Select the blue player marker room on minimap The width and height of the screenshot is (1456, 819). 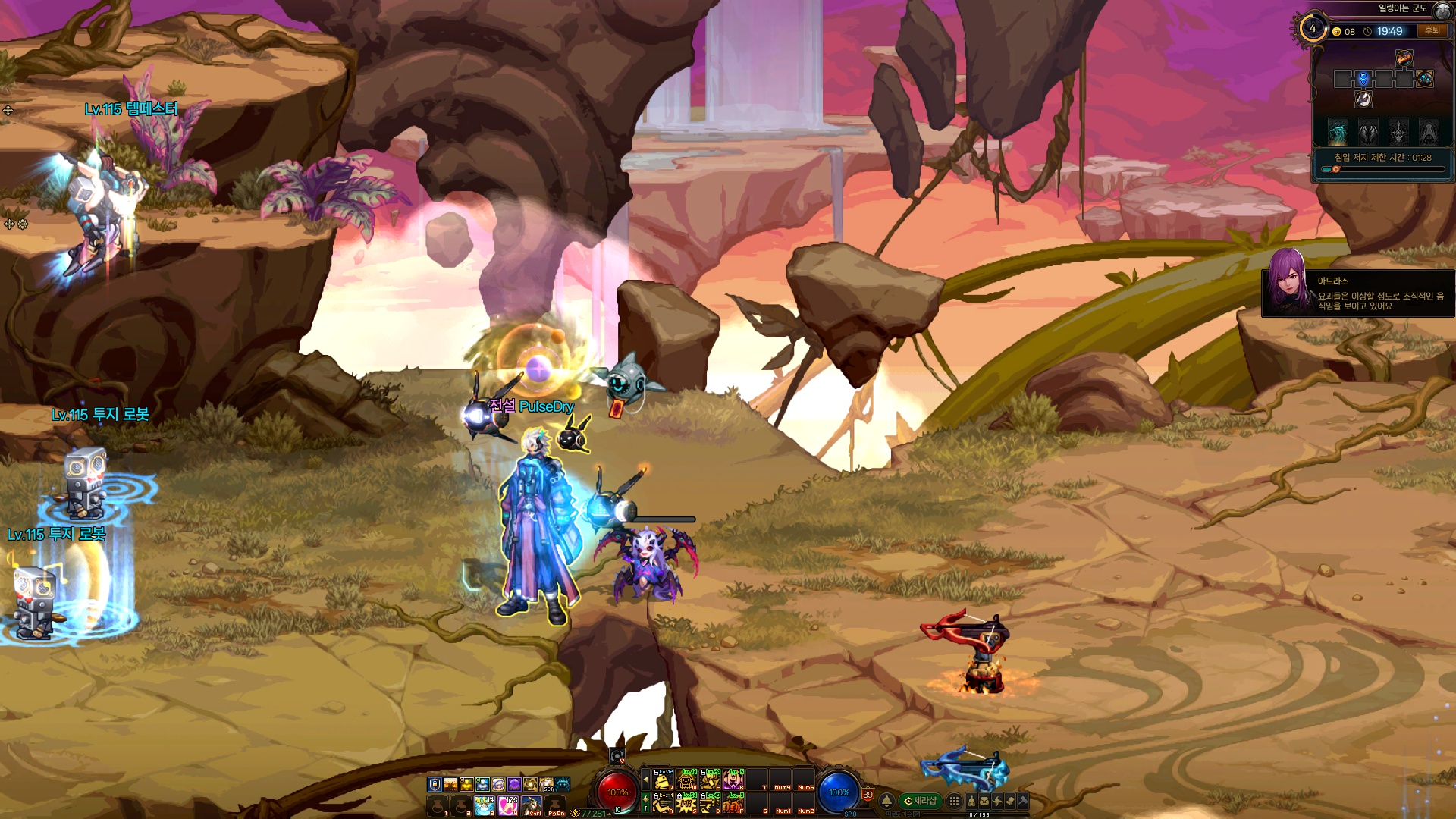pos(1363,79)
